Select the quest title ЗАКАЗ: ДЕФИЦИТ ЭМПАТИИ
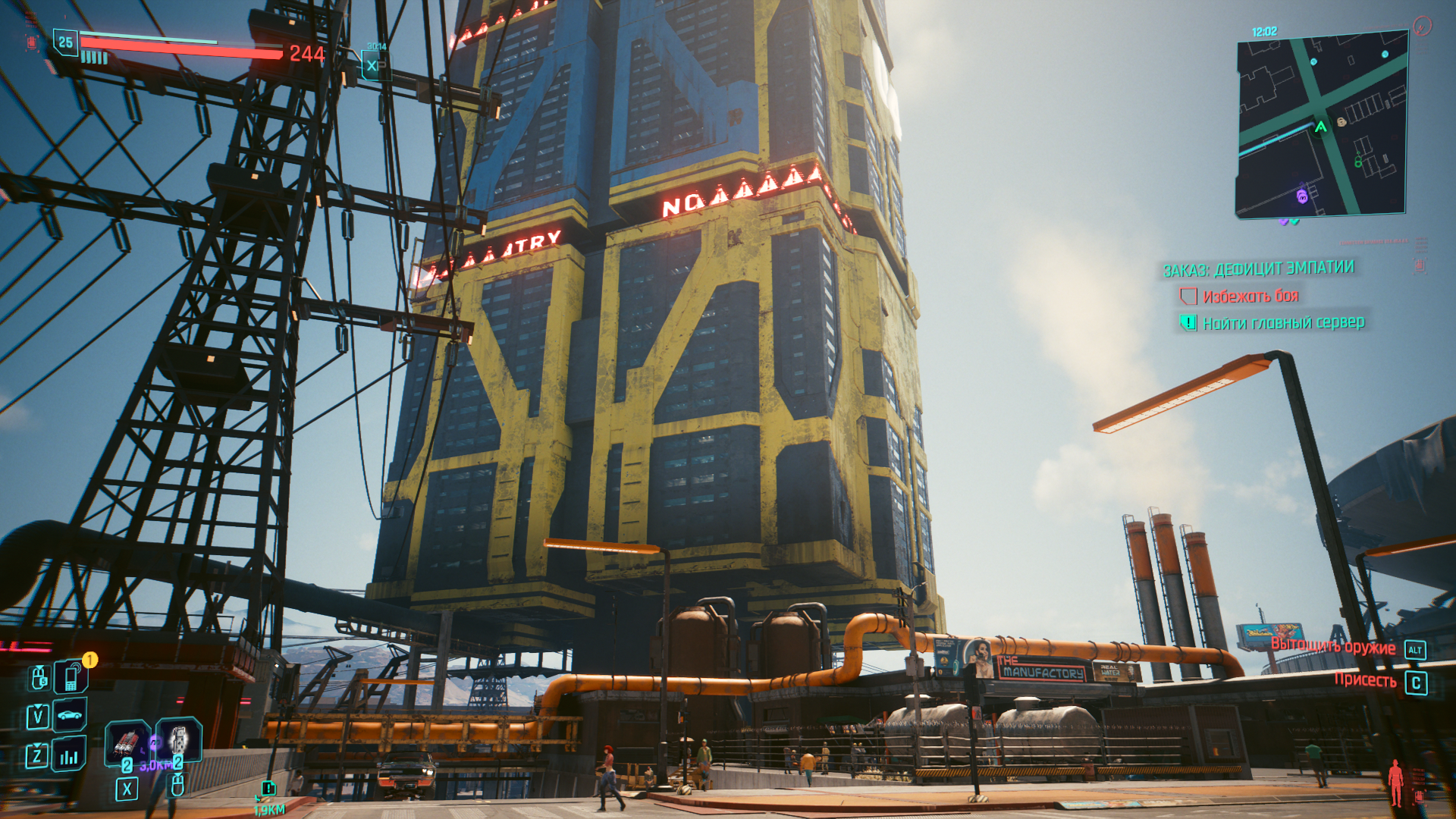 (x=1259, y=269)
